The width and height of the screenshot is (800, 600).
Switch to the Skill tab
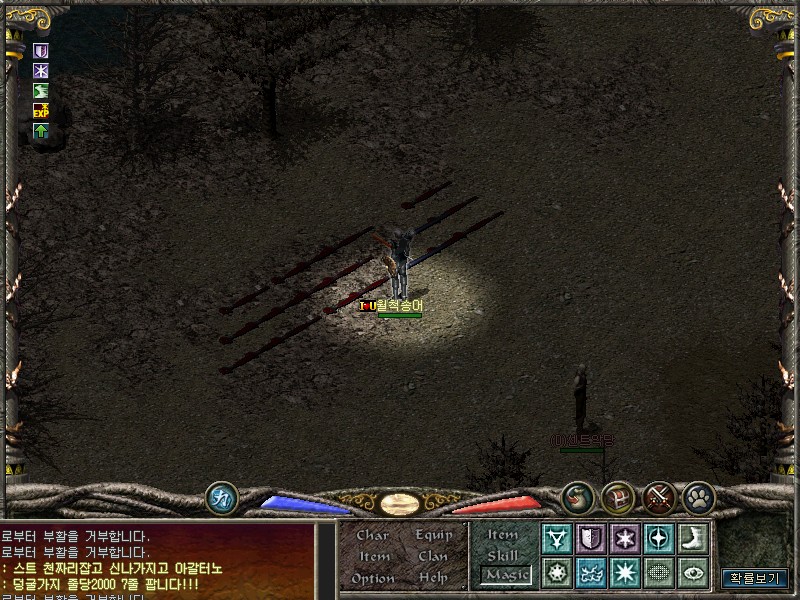click(503, 555)
